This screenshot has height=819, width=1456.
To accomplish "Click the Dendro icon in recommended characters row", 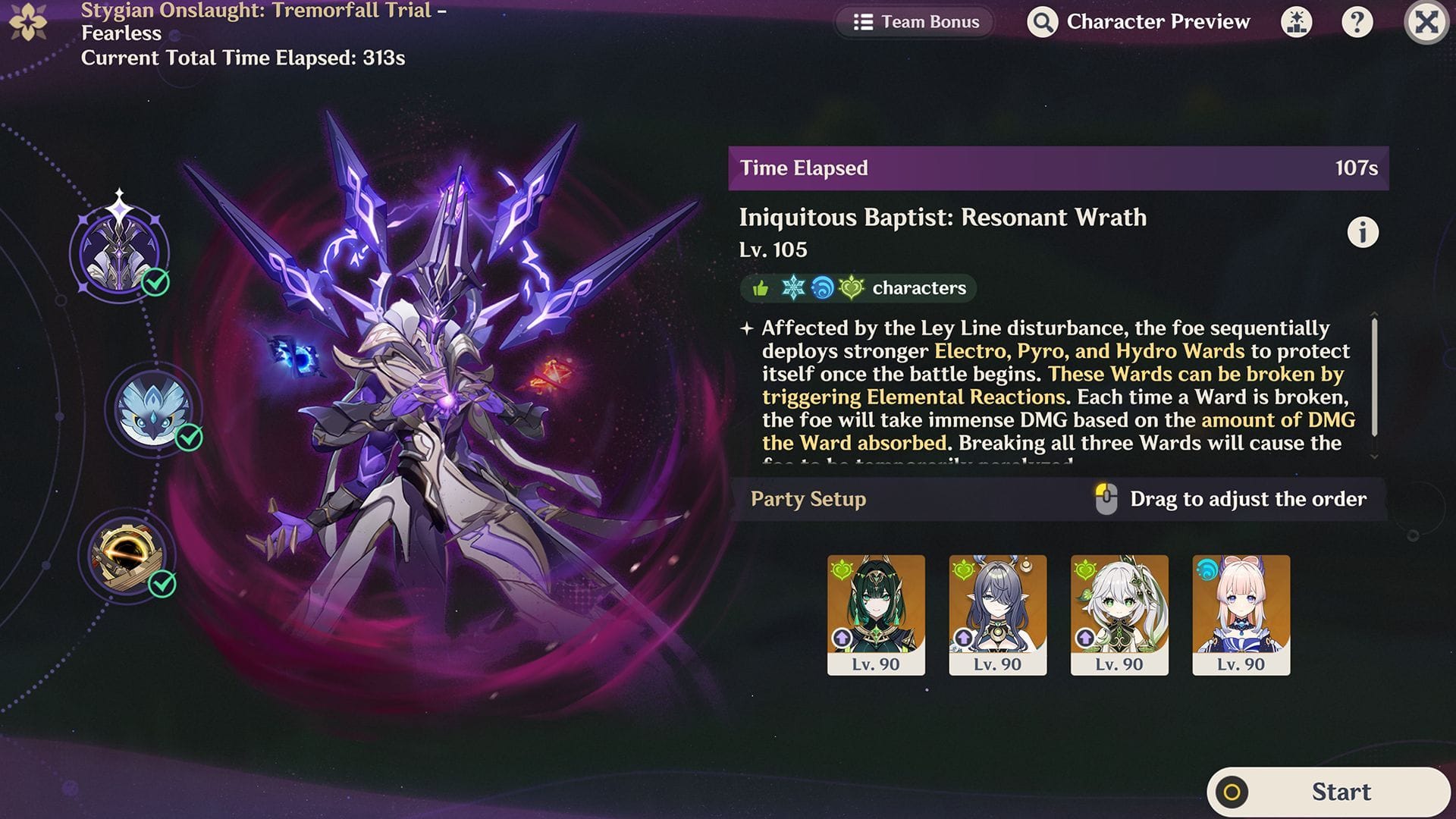I will (x=851, y=288).
